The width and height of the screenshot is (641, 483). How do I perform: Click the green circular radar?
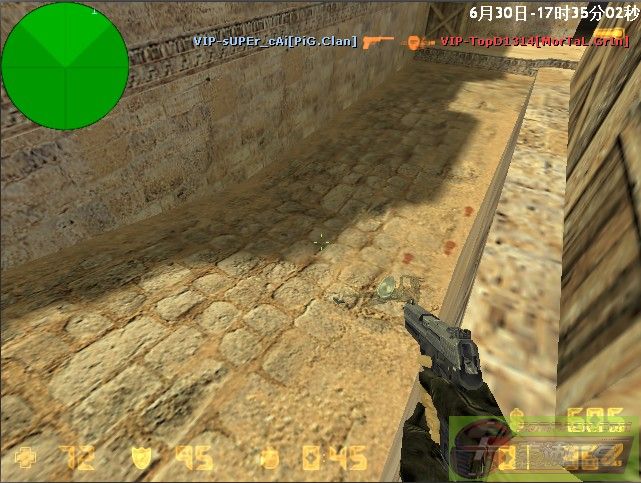click(65, 66)
